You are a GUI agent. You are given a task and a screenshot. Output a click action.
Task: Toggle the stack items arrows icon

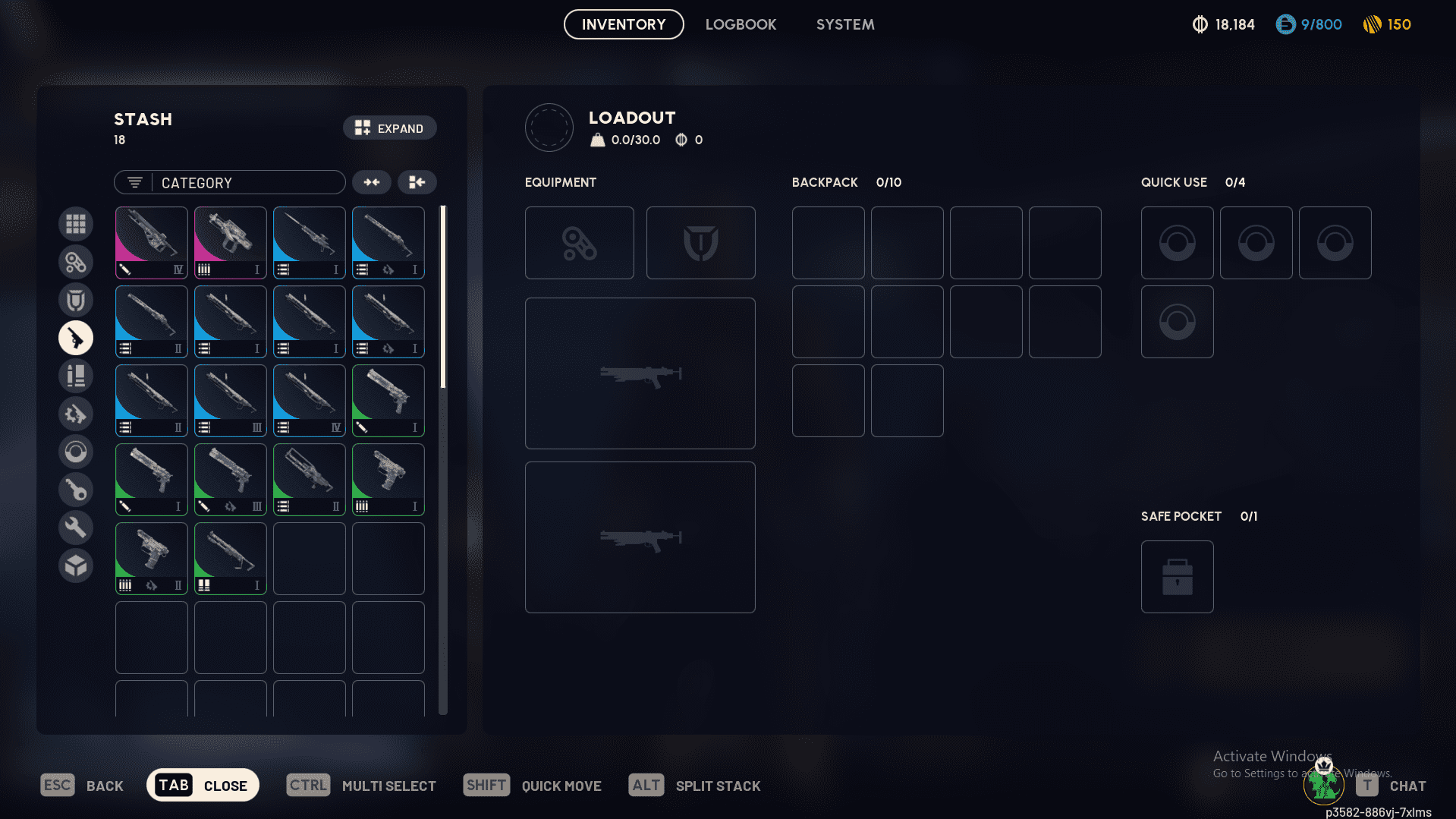point(371,182)
